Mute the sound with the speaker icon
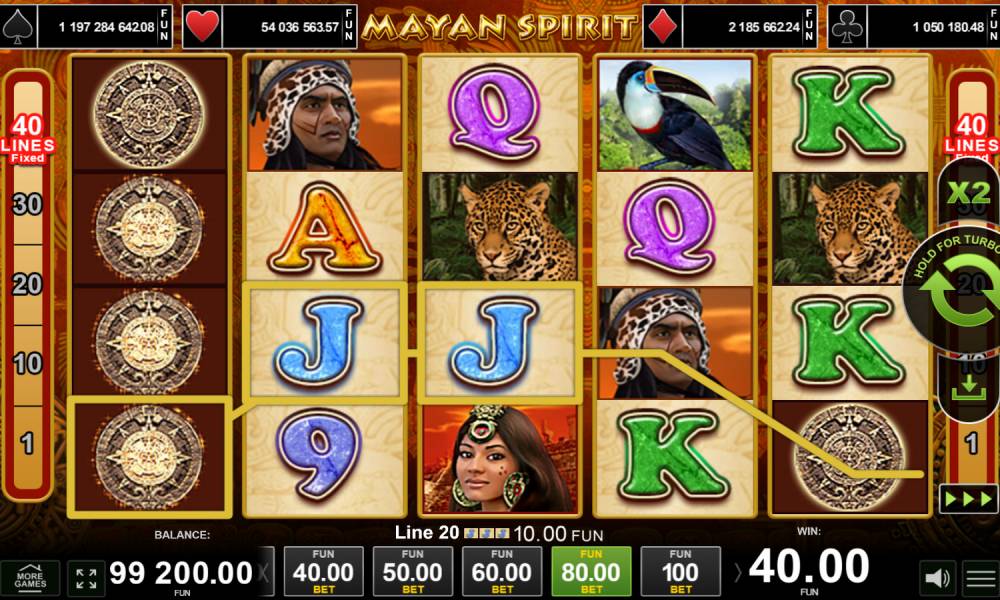 936,578
